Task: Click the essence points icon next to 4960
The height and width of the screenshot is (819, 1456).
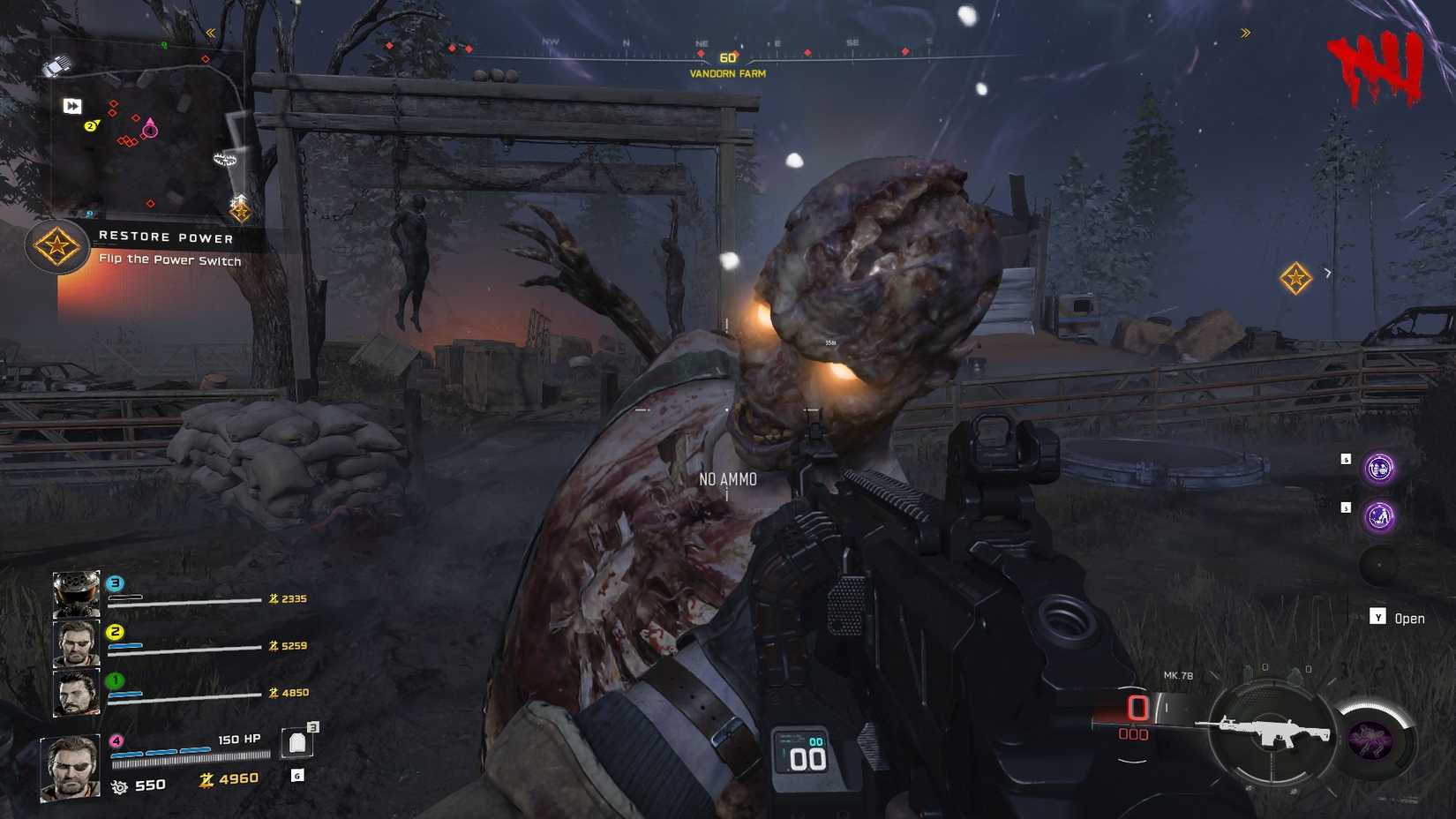Action: [207, 780]
